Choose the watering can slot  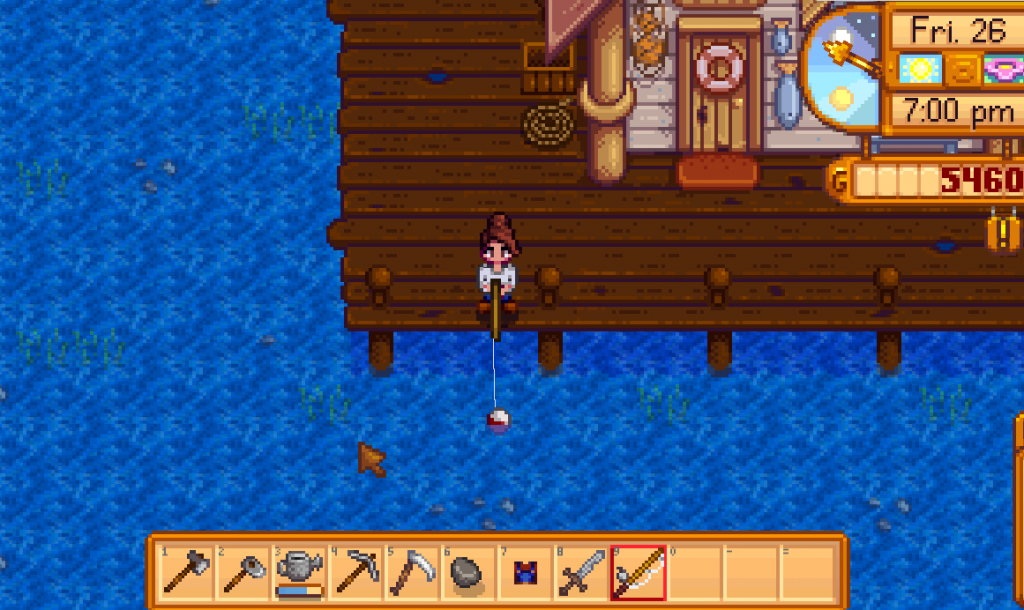tap(299, 573)
